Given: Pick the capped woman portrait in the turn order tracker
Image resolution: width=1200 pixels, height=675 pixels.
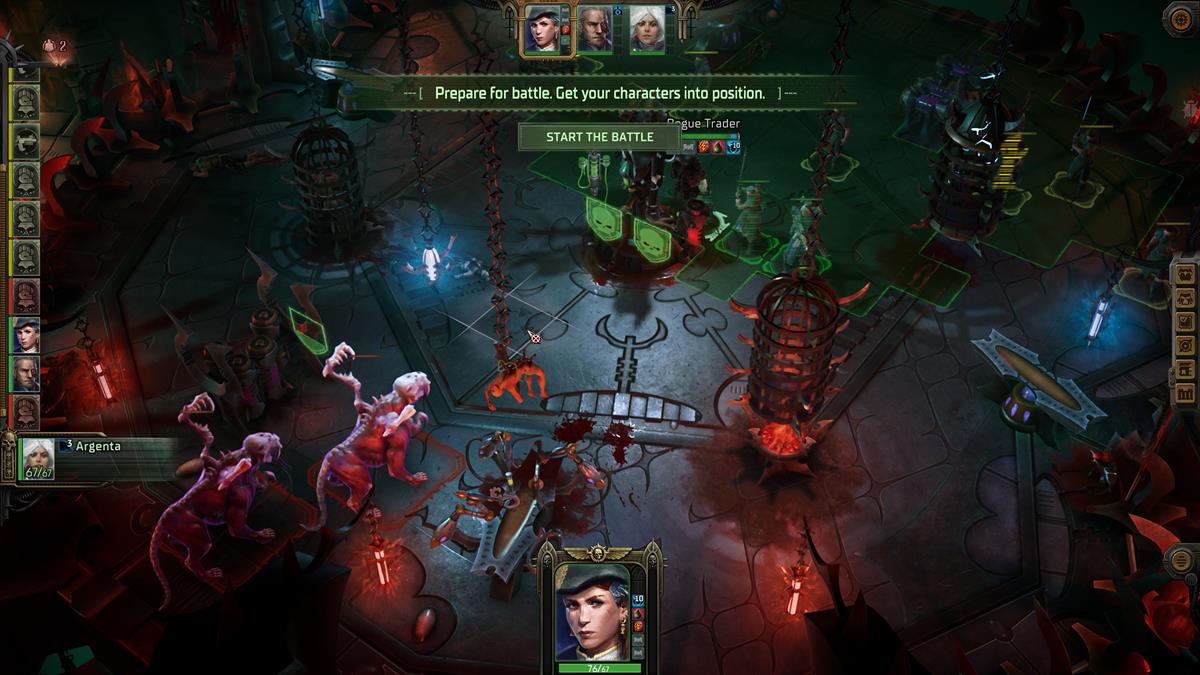Looking at the screenshot, I should pyautogui.click(x=25, y=335).
